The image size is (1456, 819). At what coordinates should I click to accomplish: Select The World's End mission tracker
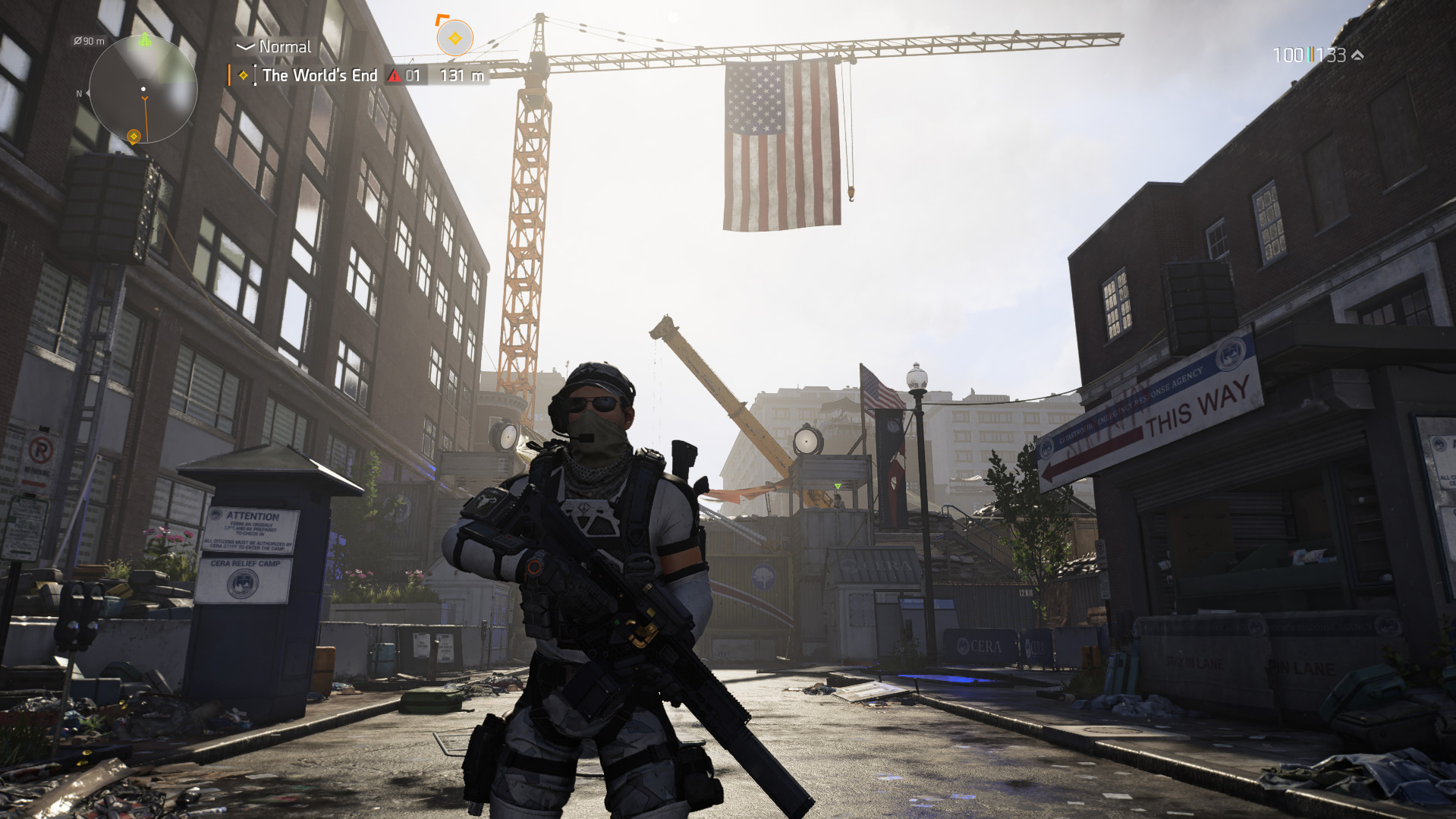click(x=319, y=75)
